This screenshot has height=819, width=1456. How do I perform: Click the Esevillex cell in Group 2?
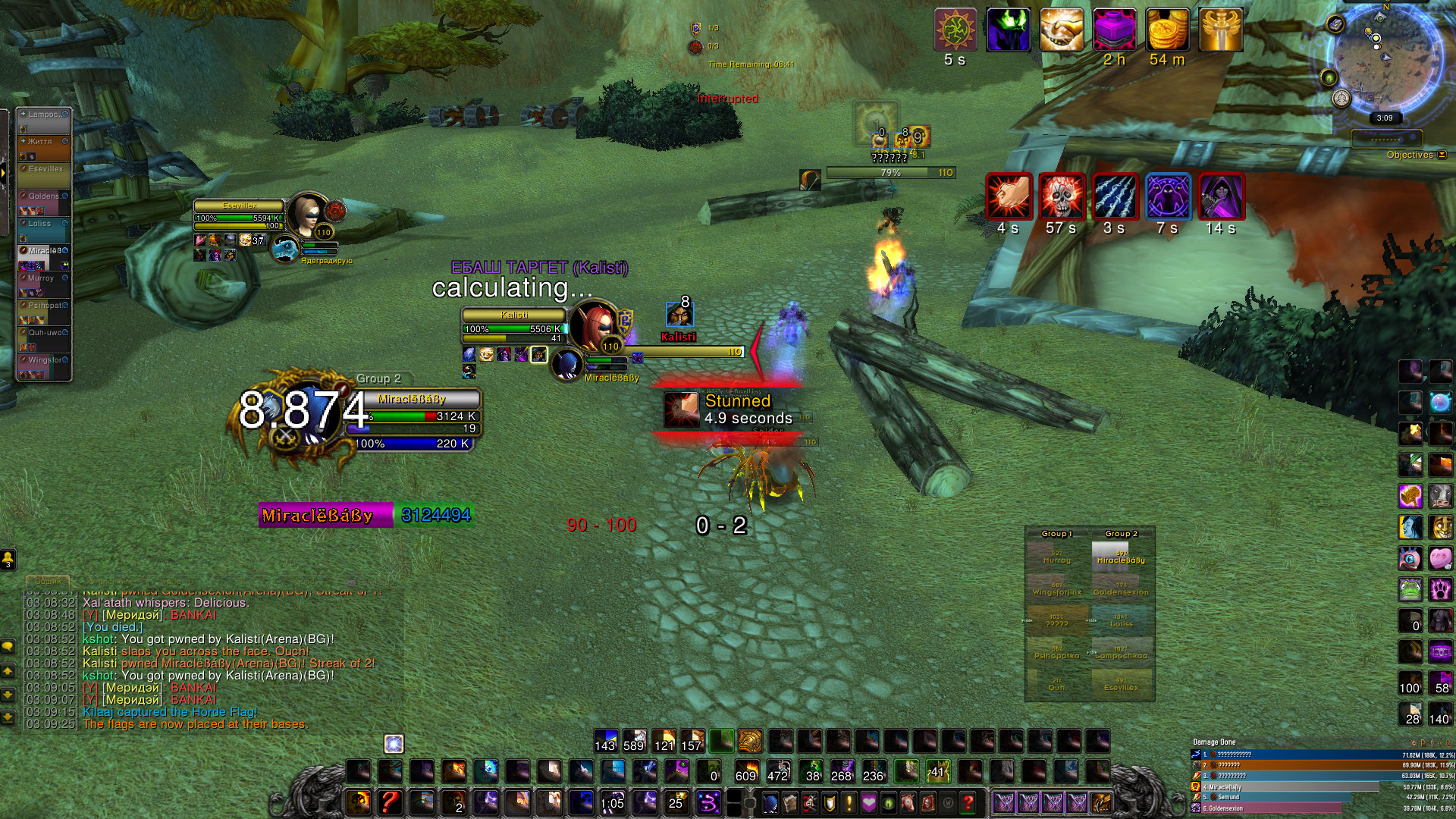[x=1121, y=683]
